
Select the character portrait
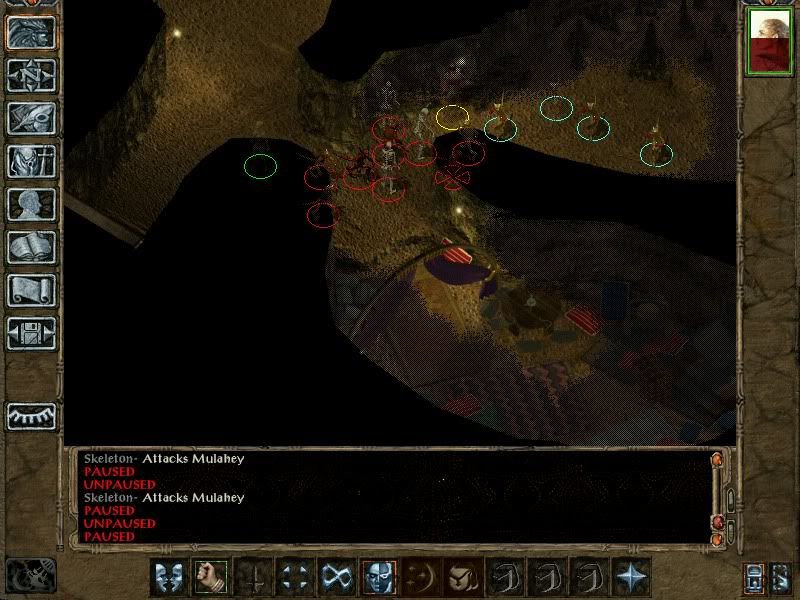[770, 42]
